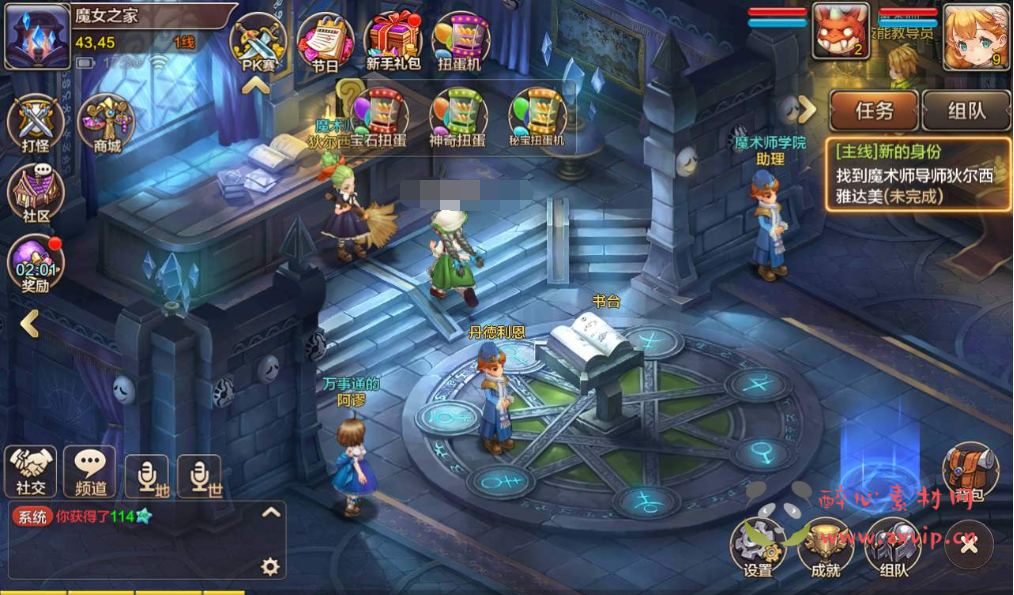This screenshot has height=595, width=1014.
Task: Open the 成就 achievements trophy
Action: click(825, 547)
